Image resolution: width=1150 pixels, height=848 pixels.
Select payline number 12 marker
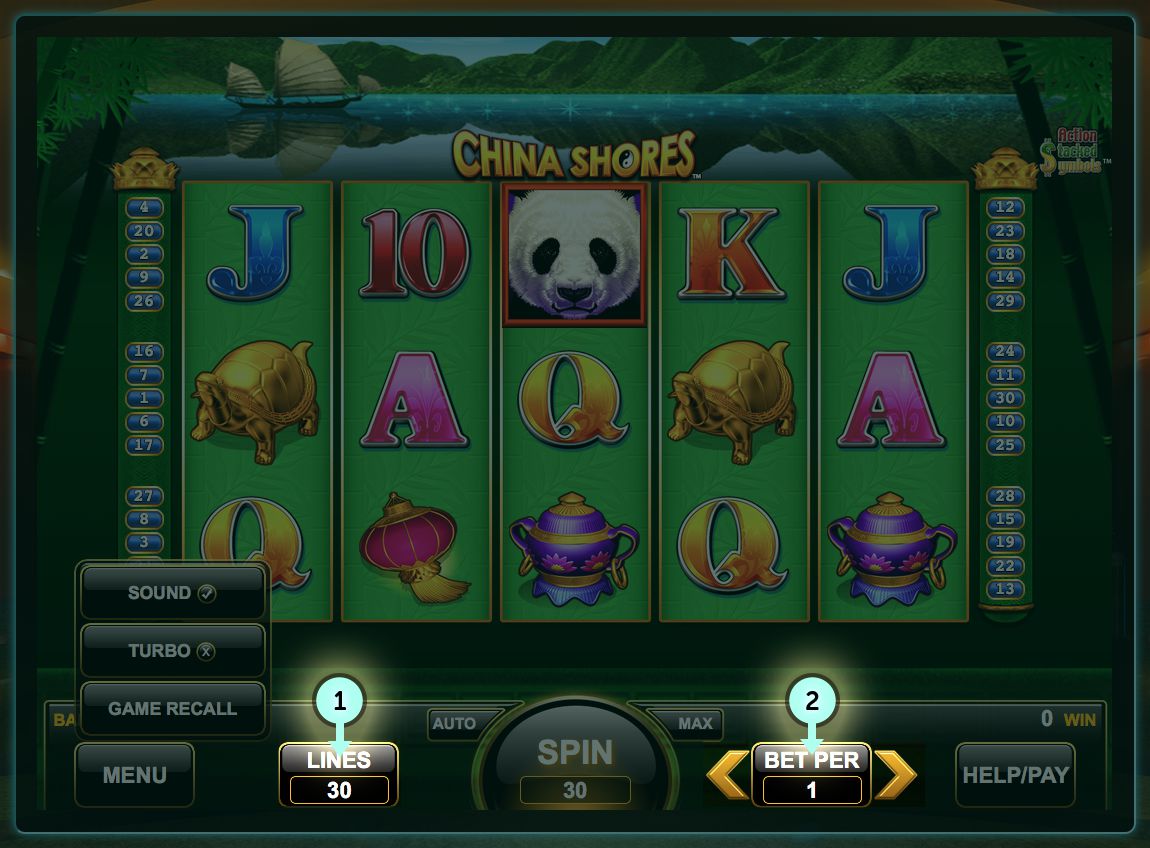[1004, 208]
